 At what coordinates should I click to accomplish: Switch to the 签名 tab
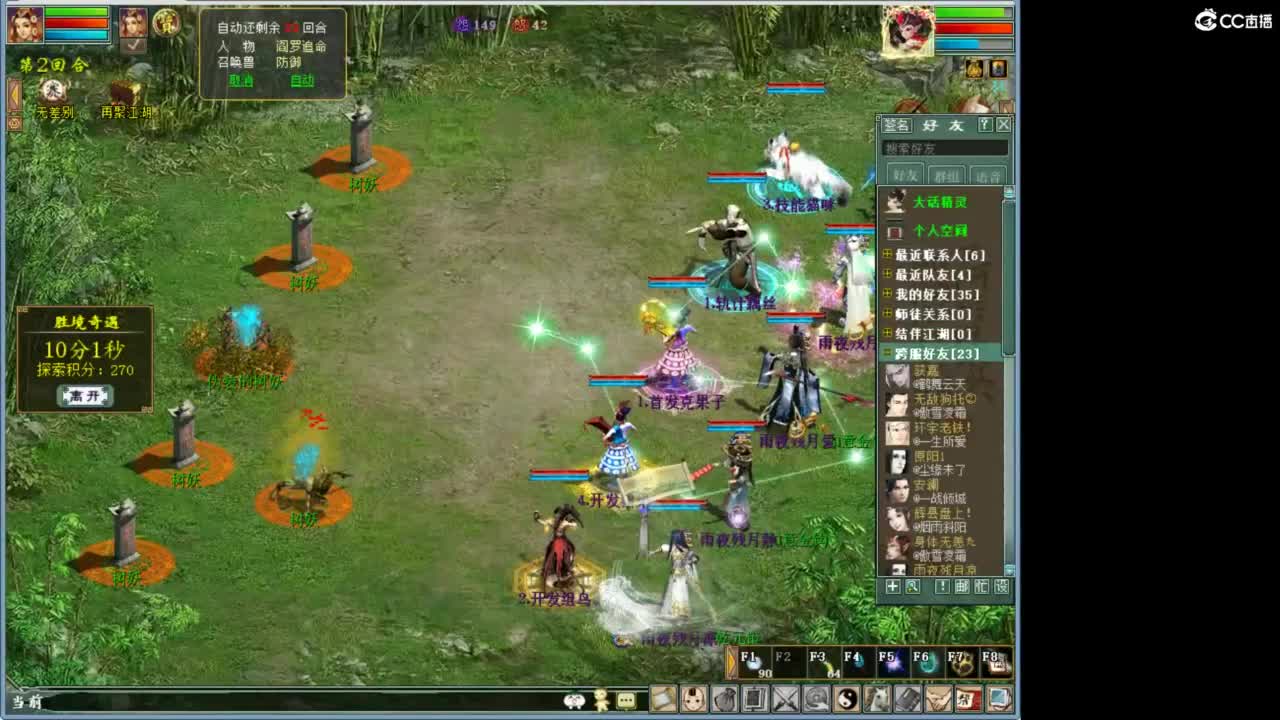pos(896,125)
